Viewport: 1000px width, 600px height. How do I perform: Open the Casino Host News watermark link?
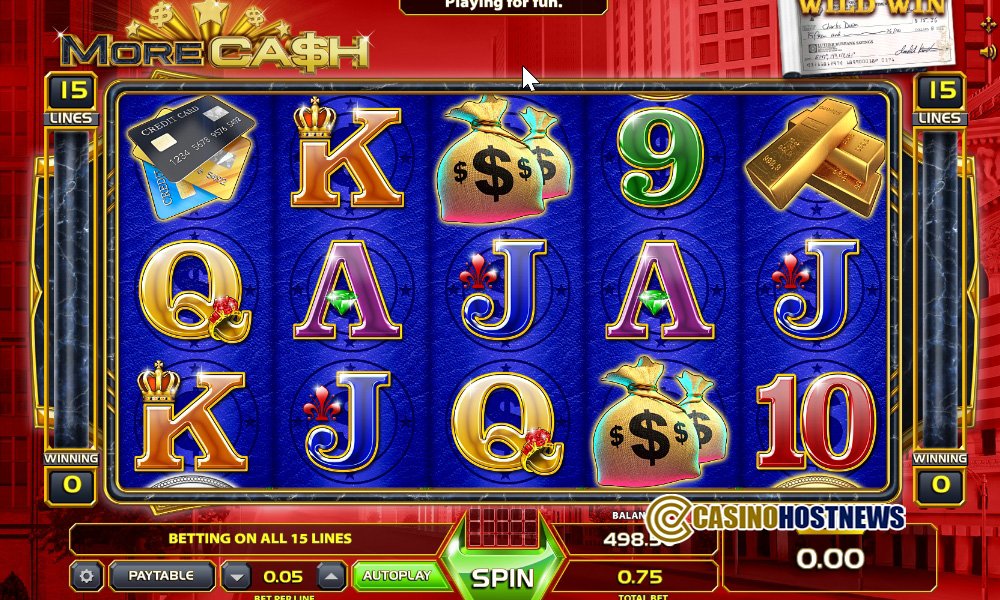click(776, 517)
